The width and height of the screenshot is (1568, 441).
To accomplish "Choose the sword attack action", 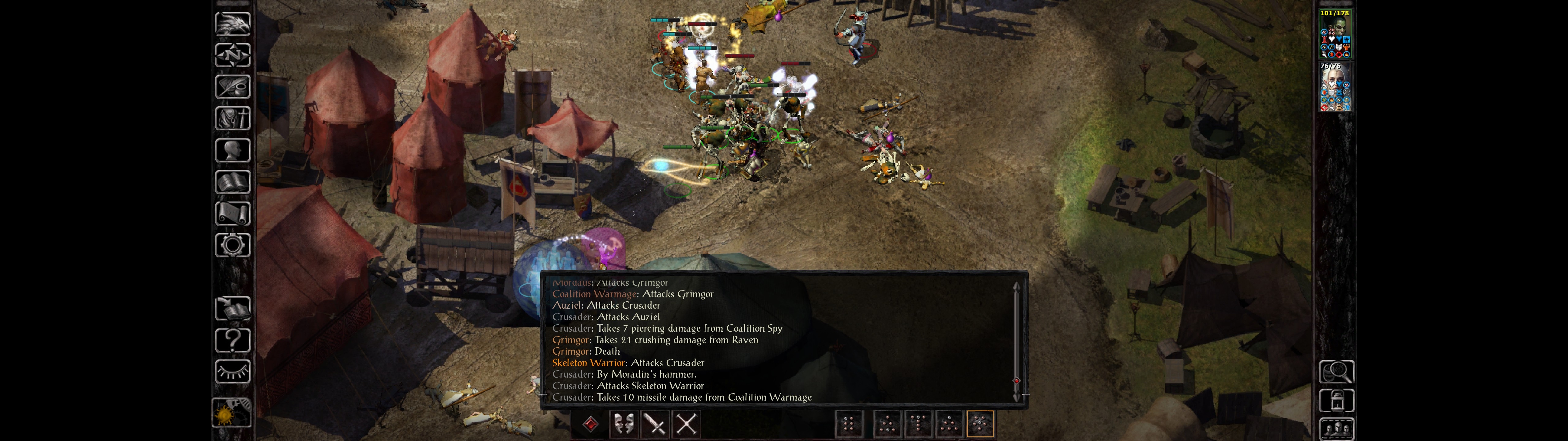I will 655,423.
